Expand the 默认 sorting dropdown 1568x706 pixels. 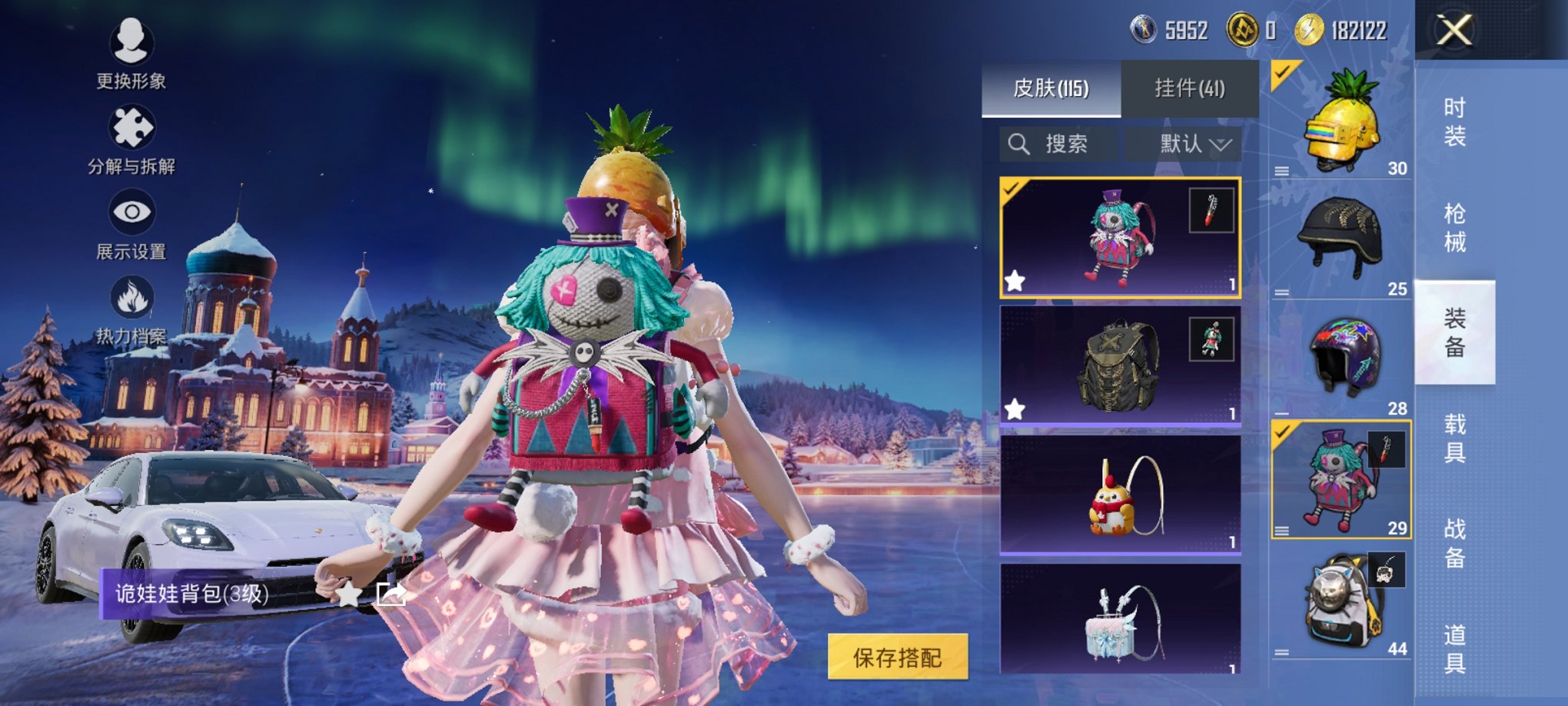pos(1192,142)
